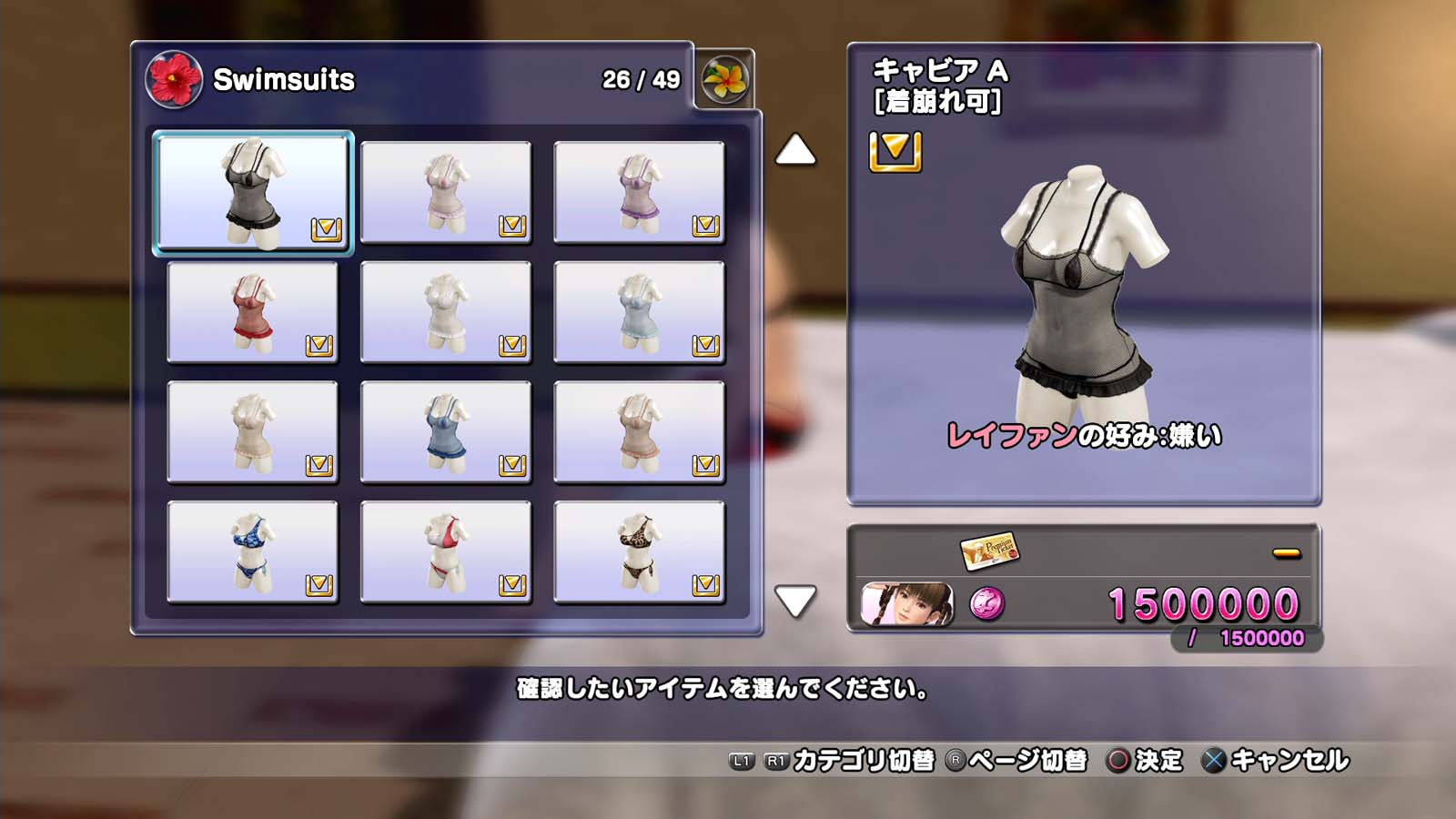
Task: Select the black sheer babydoll swimsuit
Action: [x=253, y=192]
